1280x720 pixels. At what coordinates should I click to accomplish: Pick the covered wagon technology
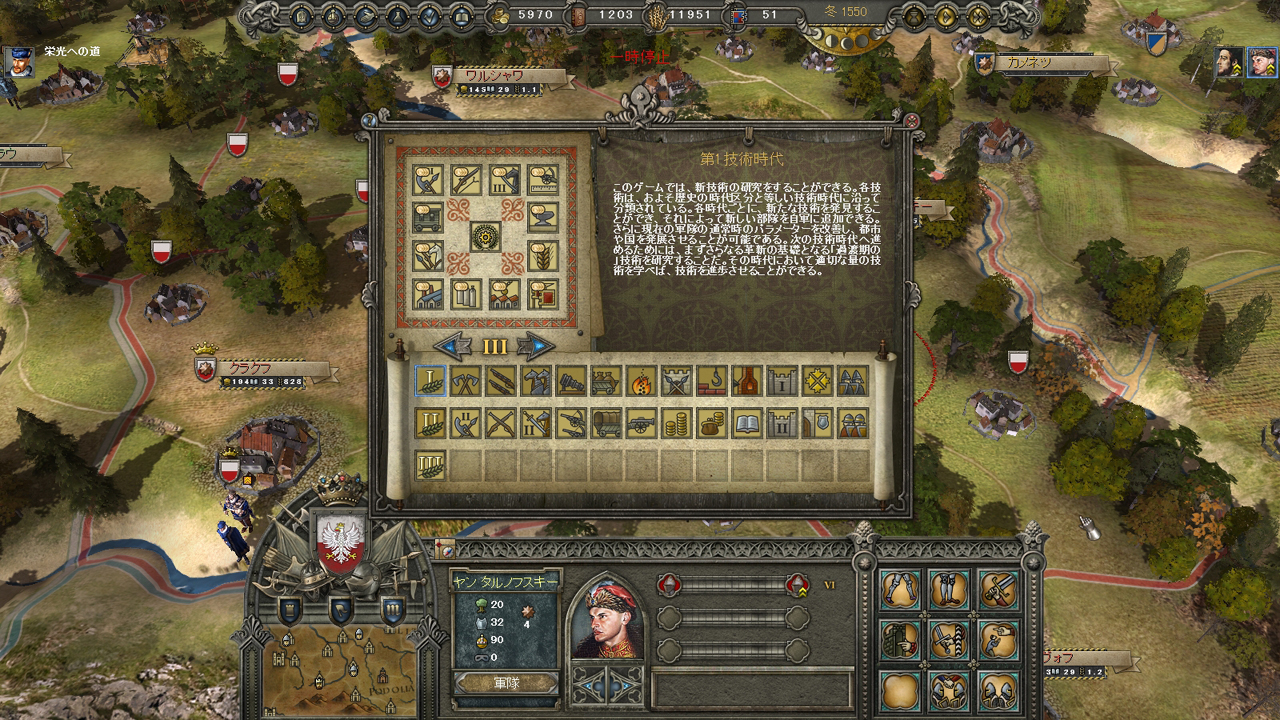(606, 423)
